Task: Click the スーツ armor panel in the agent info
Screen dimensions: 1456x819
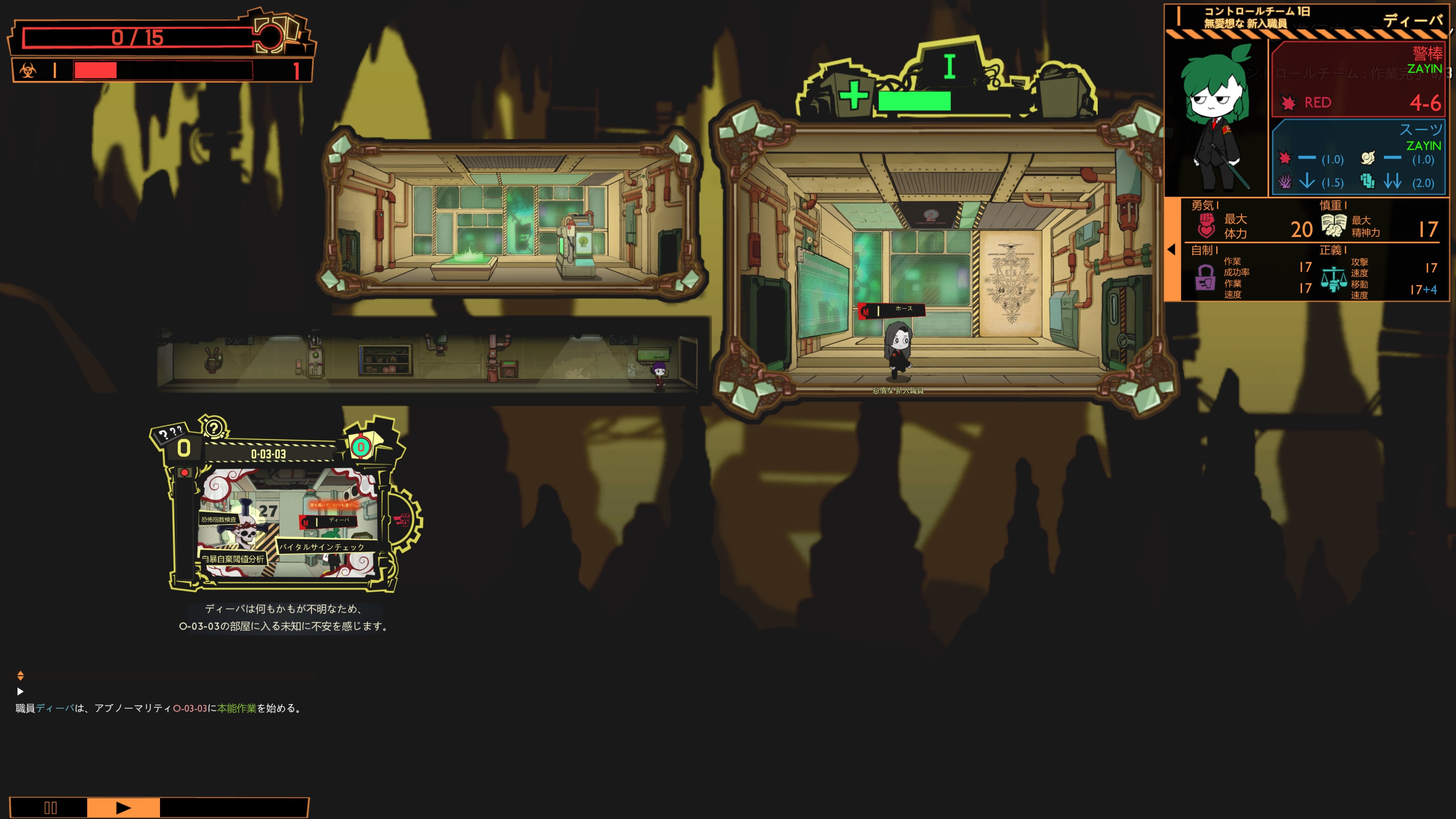Action: click(x=1358, y=156)
